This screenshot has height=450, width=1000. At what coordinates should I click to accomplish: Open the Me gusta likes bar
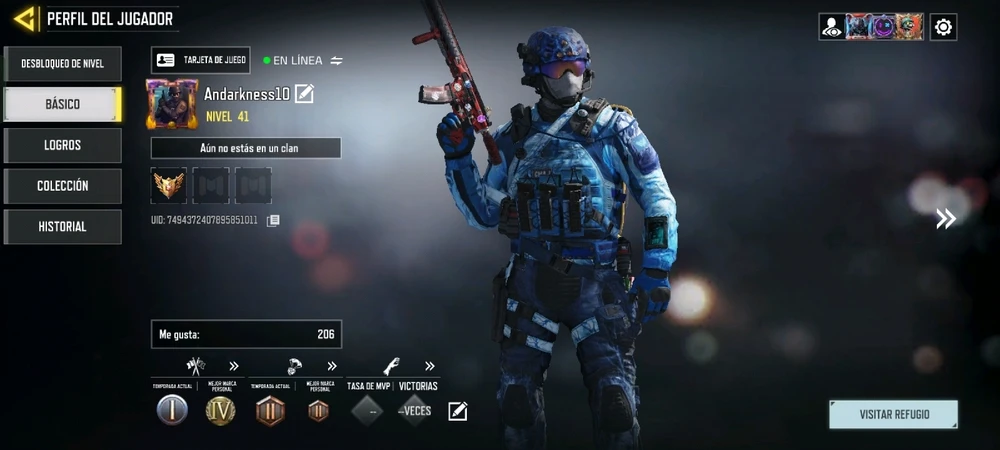point(246,334)
